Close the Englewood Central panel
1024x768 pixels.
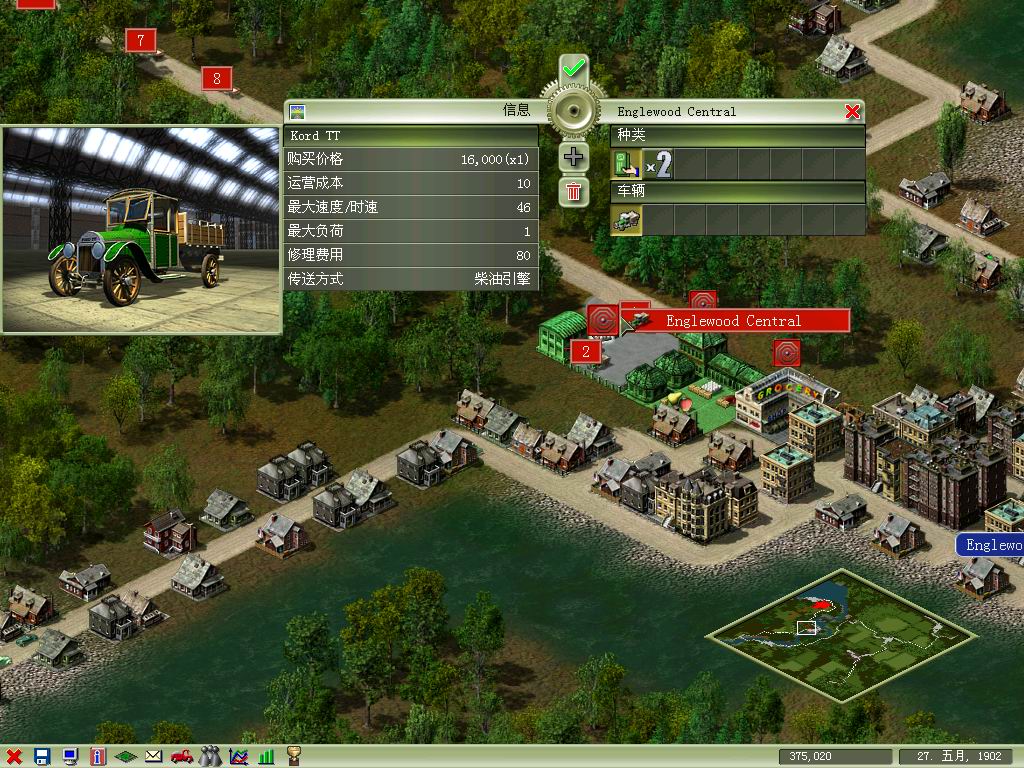[852, 112]
